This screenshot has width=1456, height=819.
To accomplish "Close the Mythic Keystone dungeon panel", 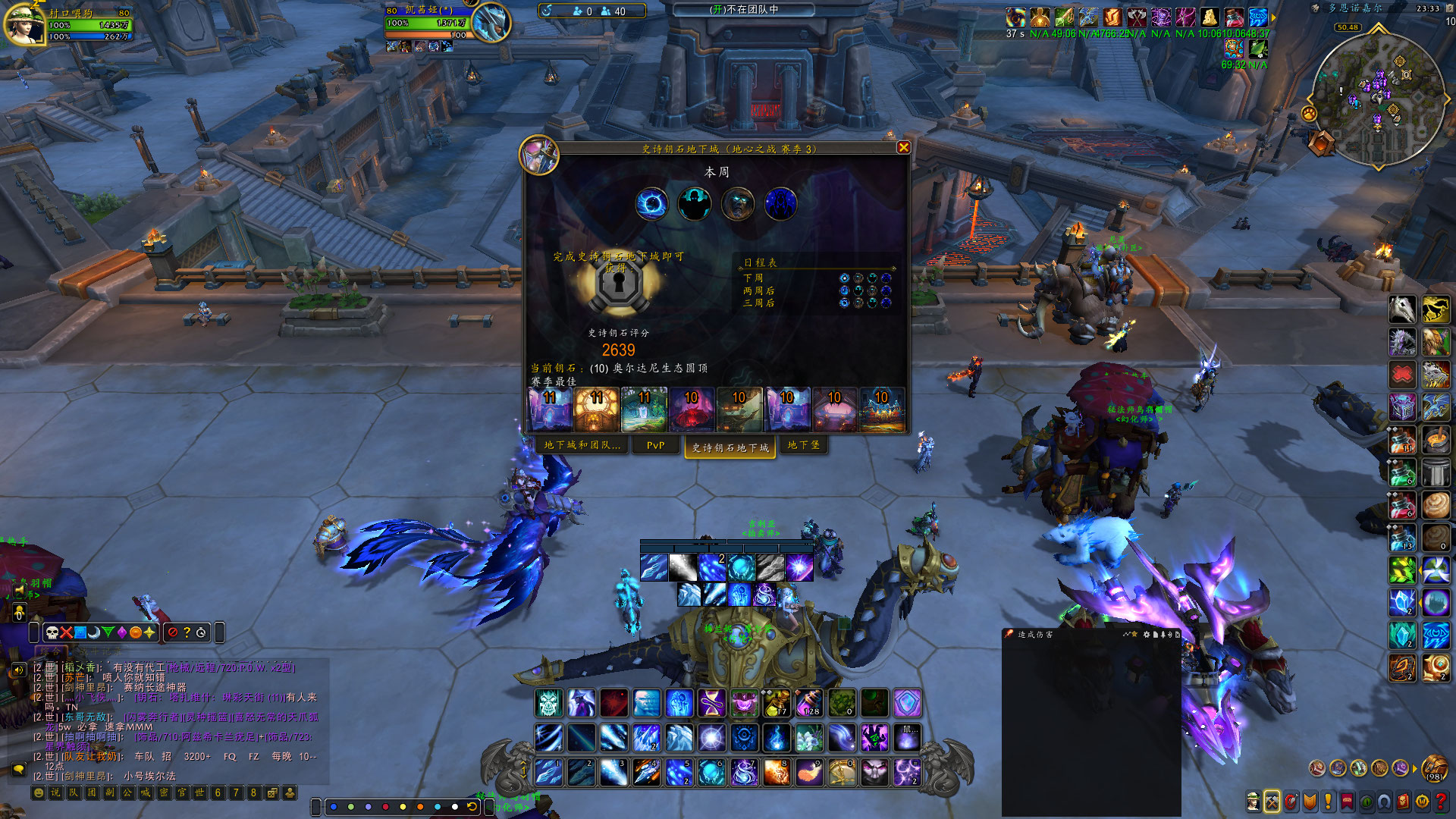I will 903,148.
